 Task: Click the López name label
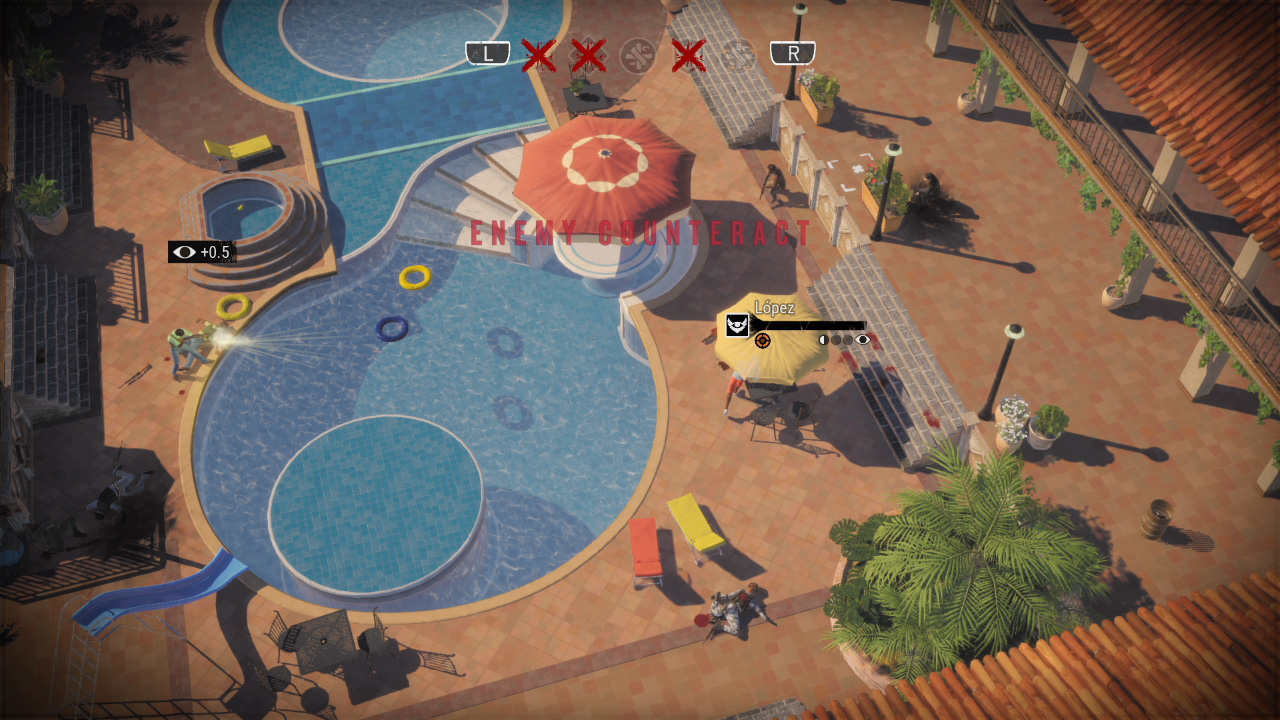775,307
